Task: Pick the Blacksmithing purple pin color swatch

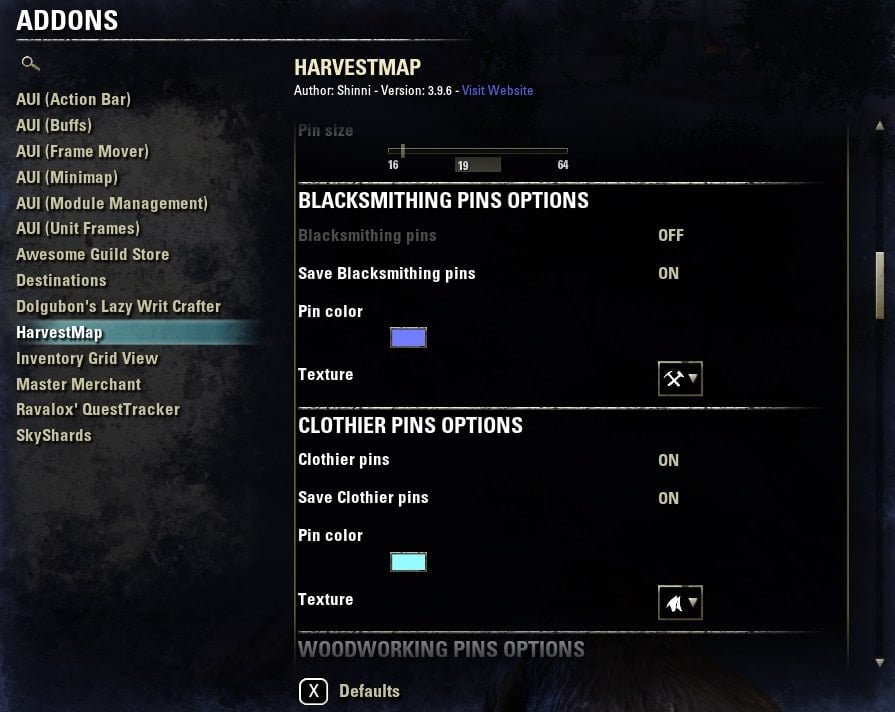Action: pyautogui.click(x=408, y=338)
